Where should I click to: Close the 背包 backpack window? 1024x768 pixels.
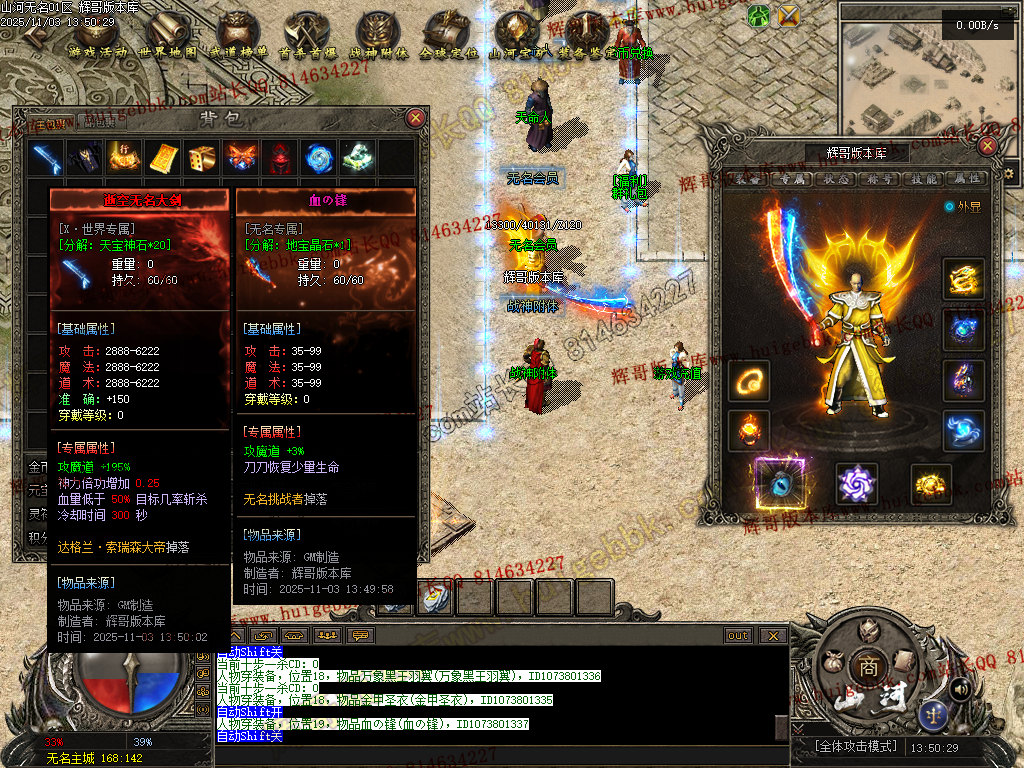(x=416, y=117)
